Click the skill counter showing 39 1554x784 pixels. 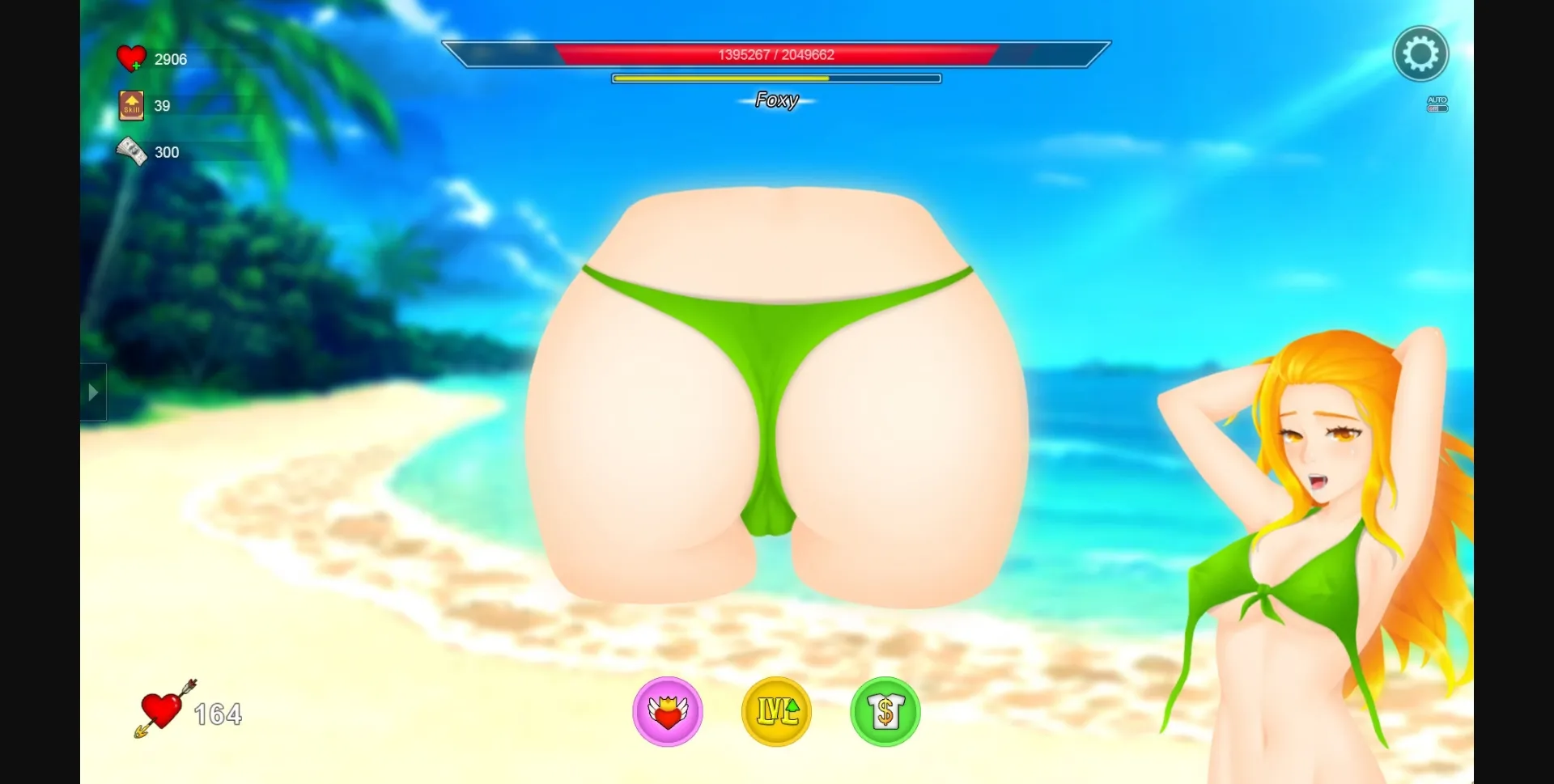click(x=160, y=105)
